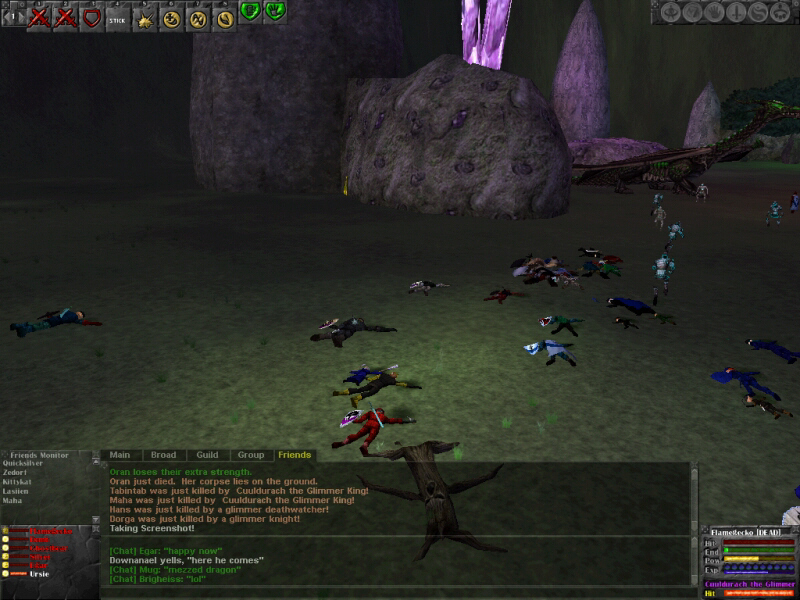The width and height of the screenshot is (800, 600).
Task: Show the Group chat tab
Action: [x=250, y=455]
